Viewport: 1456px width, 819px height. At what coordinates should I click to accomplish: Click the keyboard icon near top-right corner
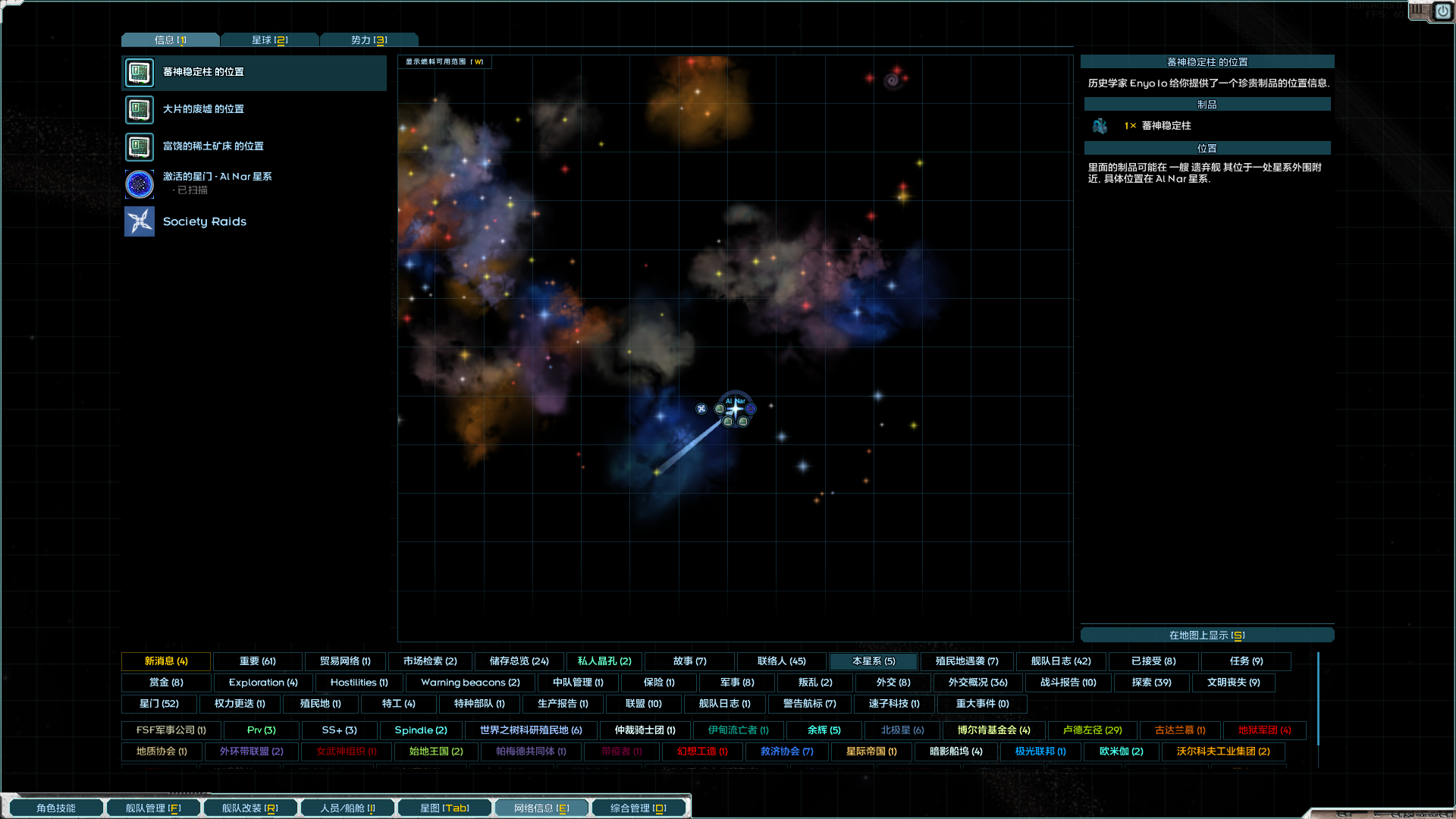(1417, 11)
